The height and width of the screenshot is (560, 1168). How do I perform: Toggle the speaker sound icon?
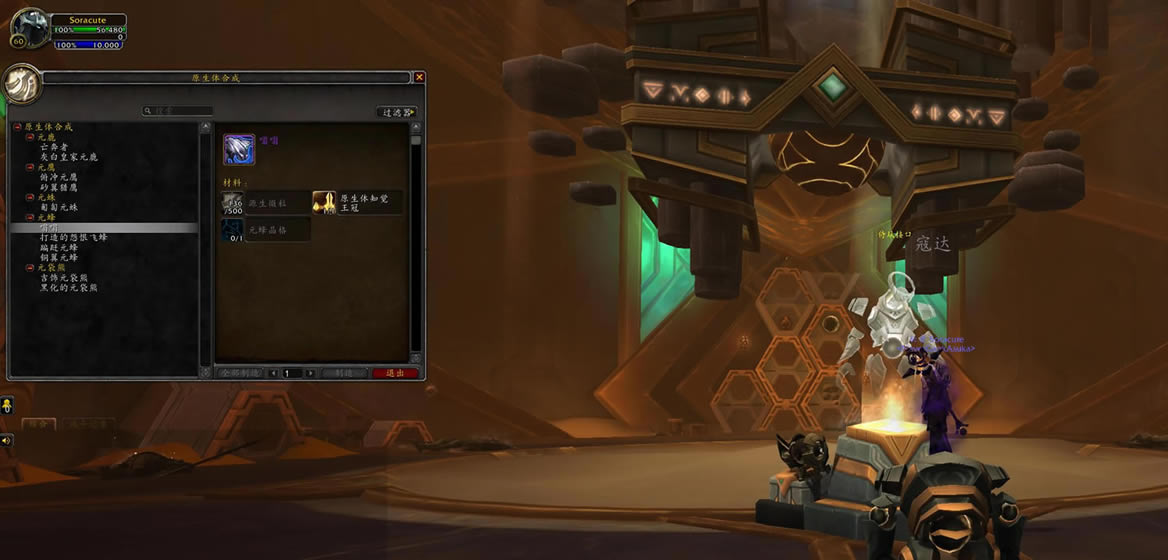pyautogui.click(x=7, y=439)
